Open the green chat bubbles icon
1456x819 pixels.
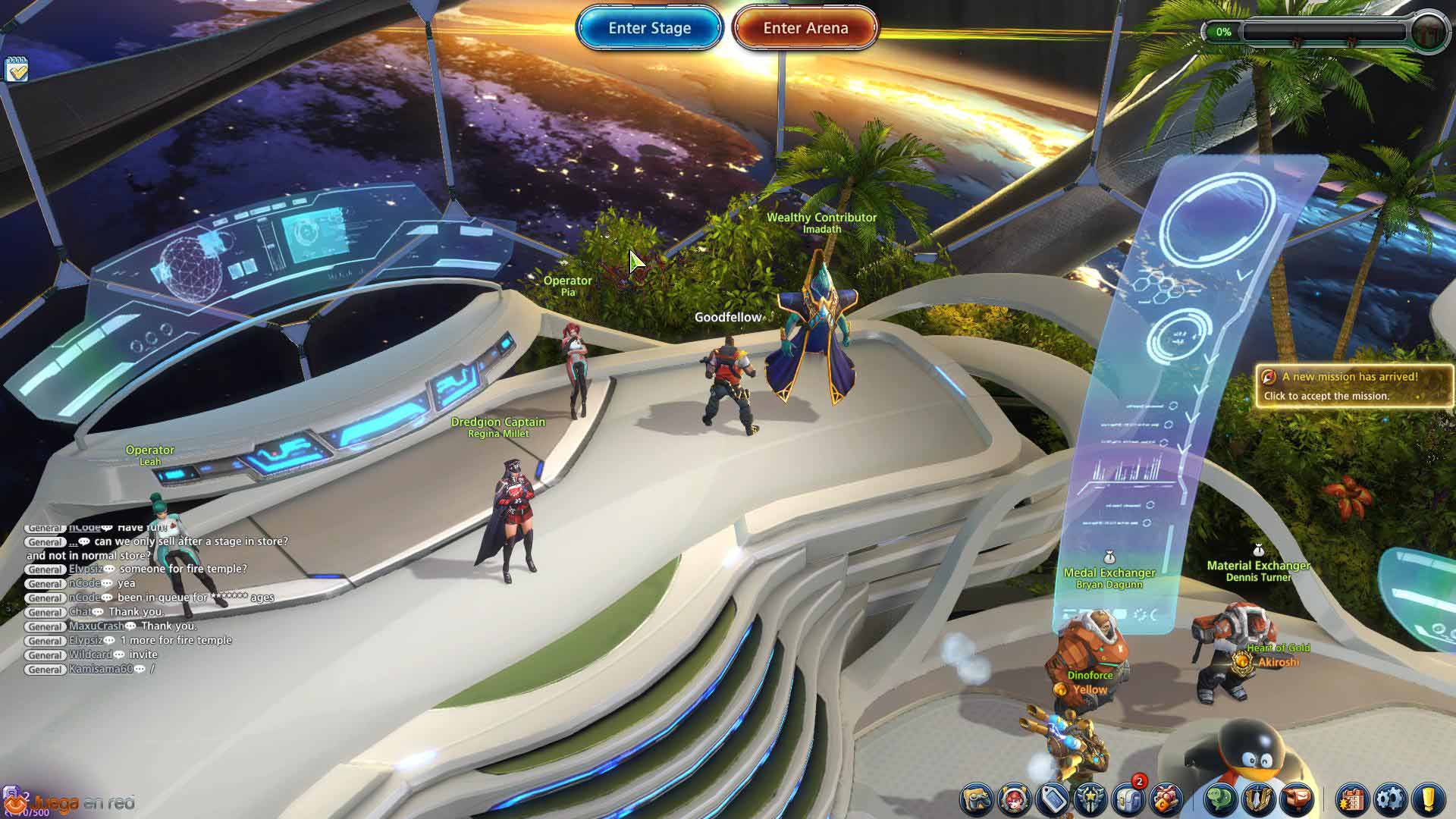(1220, 799)
